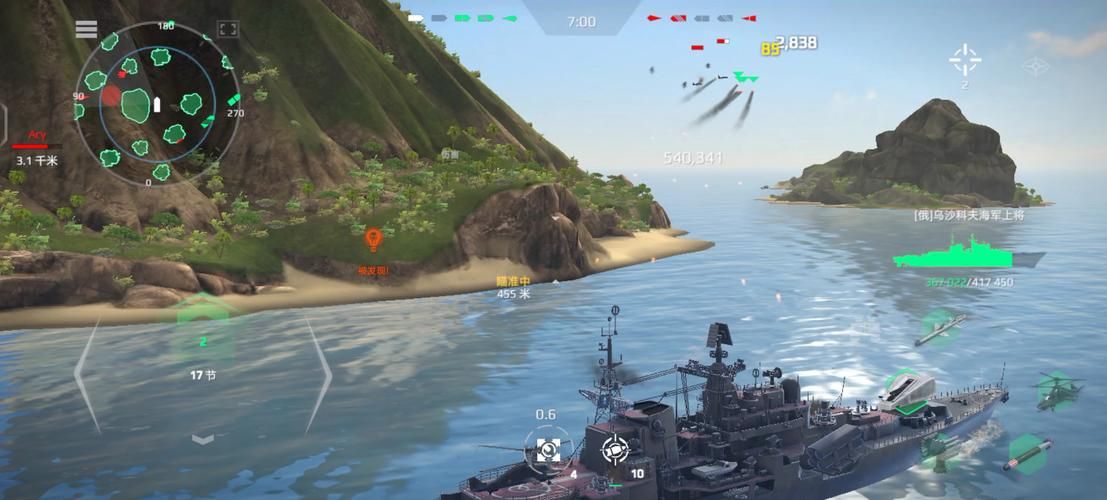Open the hamburger menu above the radar

tap(87, 29)
